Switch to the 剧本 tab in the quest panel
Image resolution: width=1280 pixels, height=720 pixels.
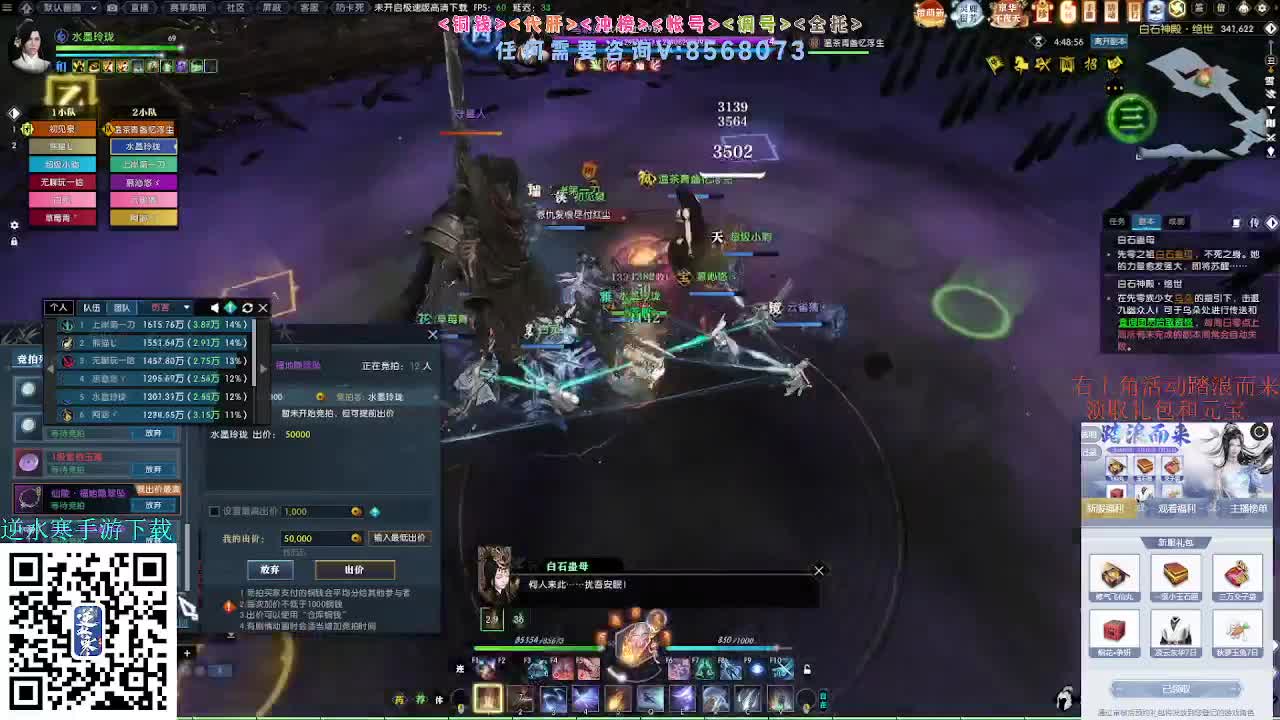[1146, 219]
